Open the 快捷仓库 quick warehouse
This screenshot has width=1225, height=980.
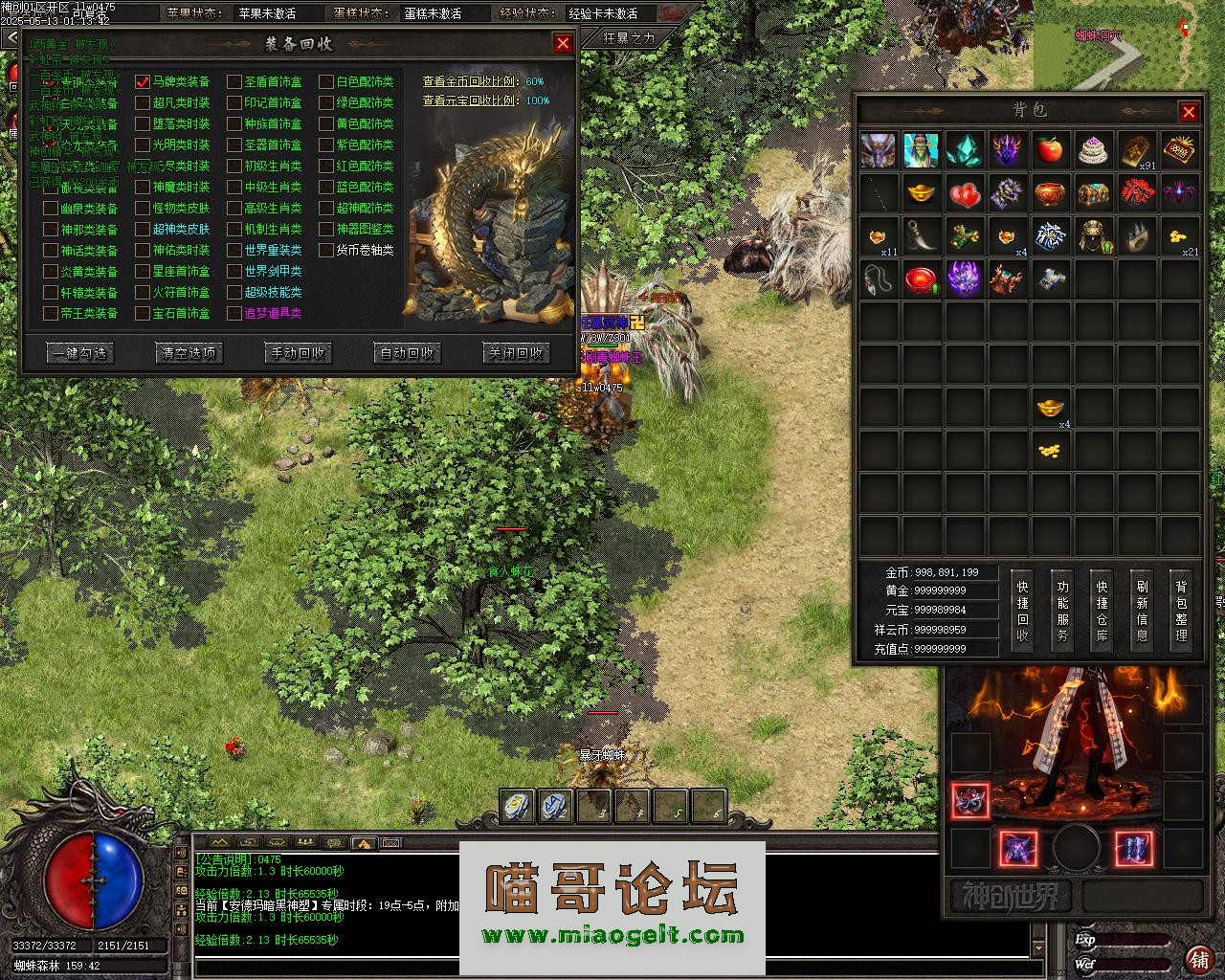point(1102,611)
